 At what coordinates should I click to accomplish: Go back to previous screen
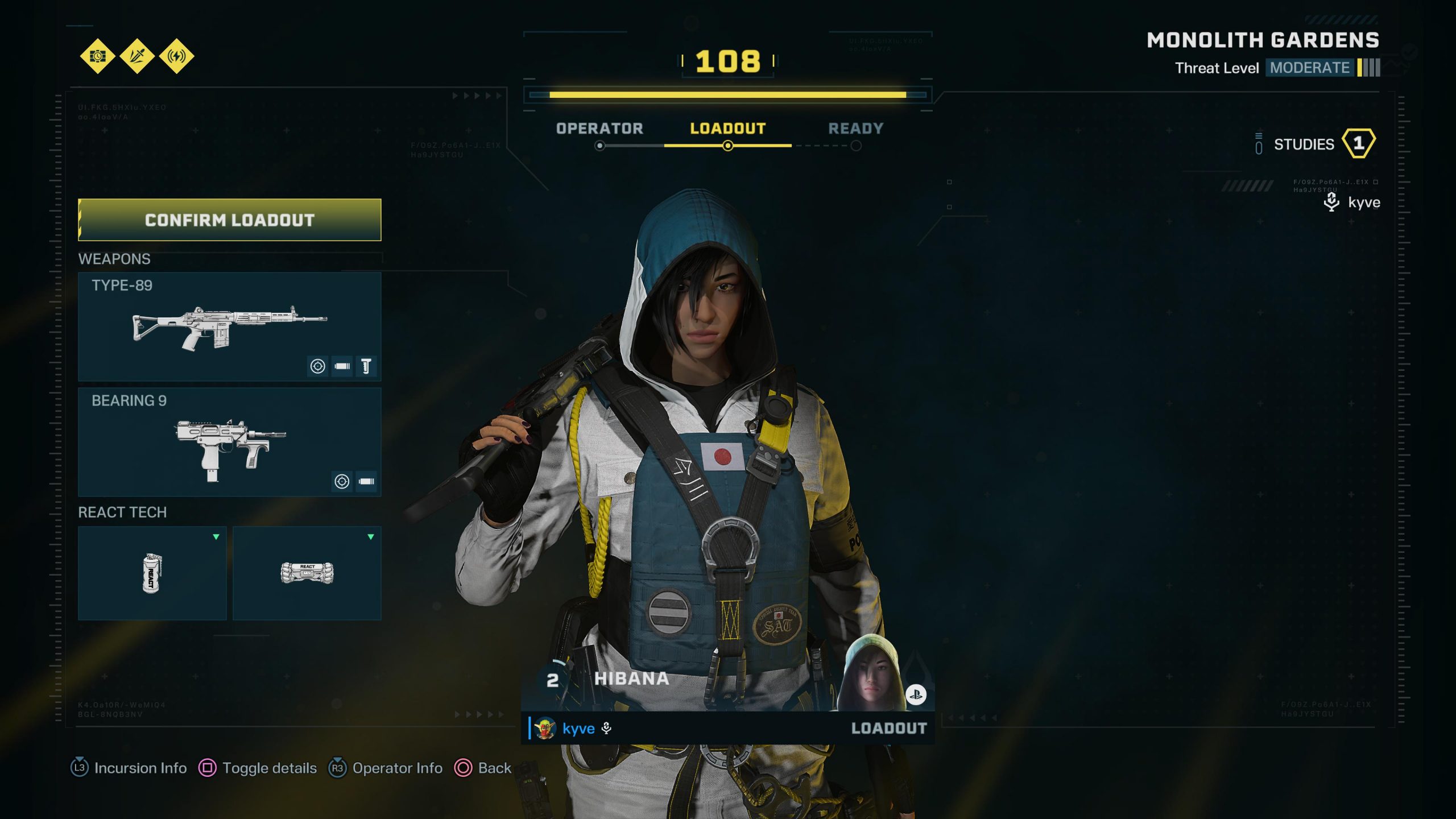click(483, 768)
